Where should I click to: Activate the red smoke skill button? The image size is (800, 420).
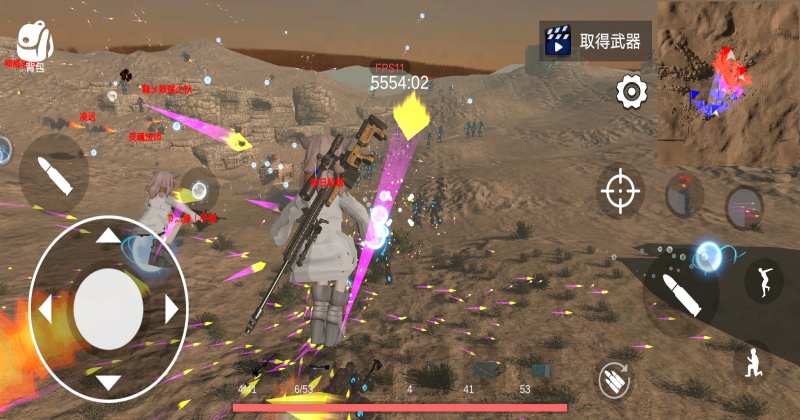pyautogui.click(x=684, y=194)
